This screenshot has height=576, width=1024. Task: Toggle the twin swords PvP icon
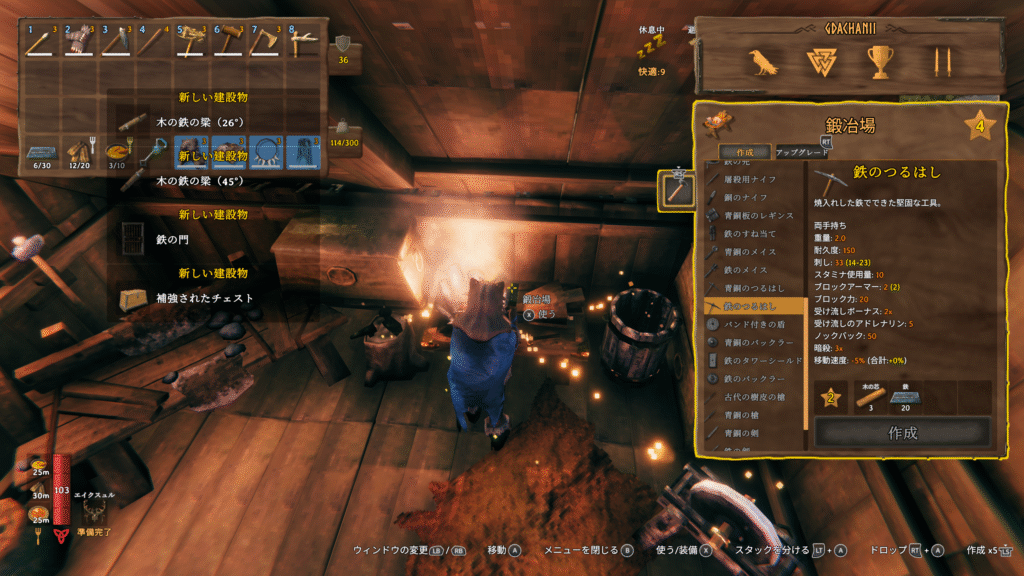pyautogui.click(x=939, y=63)
